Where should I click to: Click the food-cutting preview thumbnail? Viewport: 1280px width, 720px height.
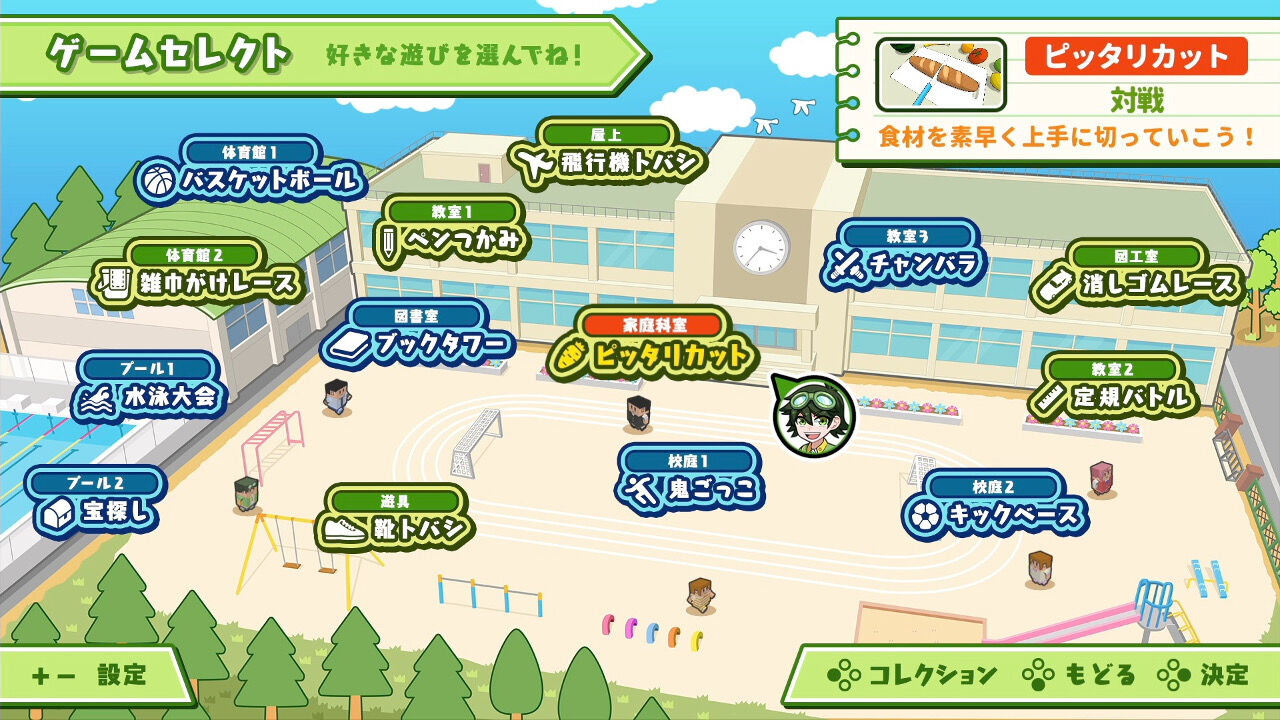tap(940, 71)
